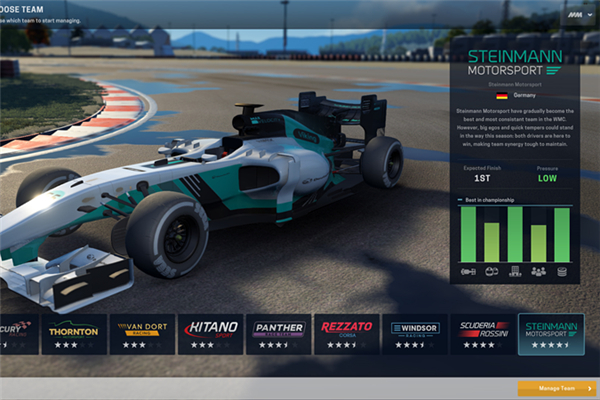The image size is (600, 400).
Task: Select the Panther team card
Action: [x=278, y=333]
